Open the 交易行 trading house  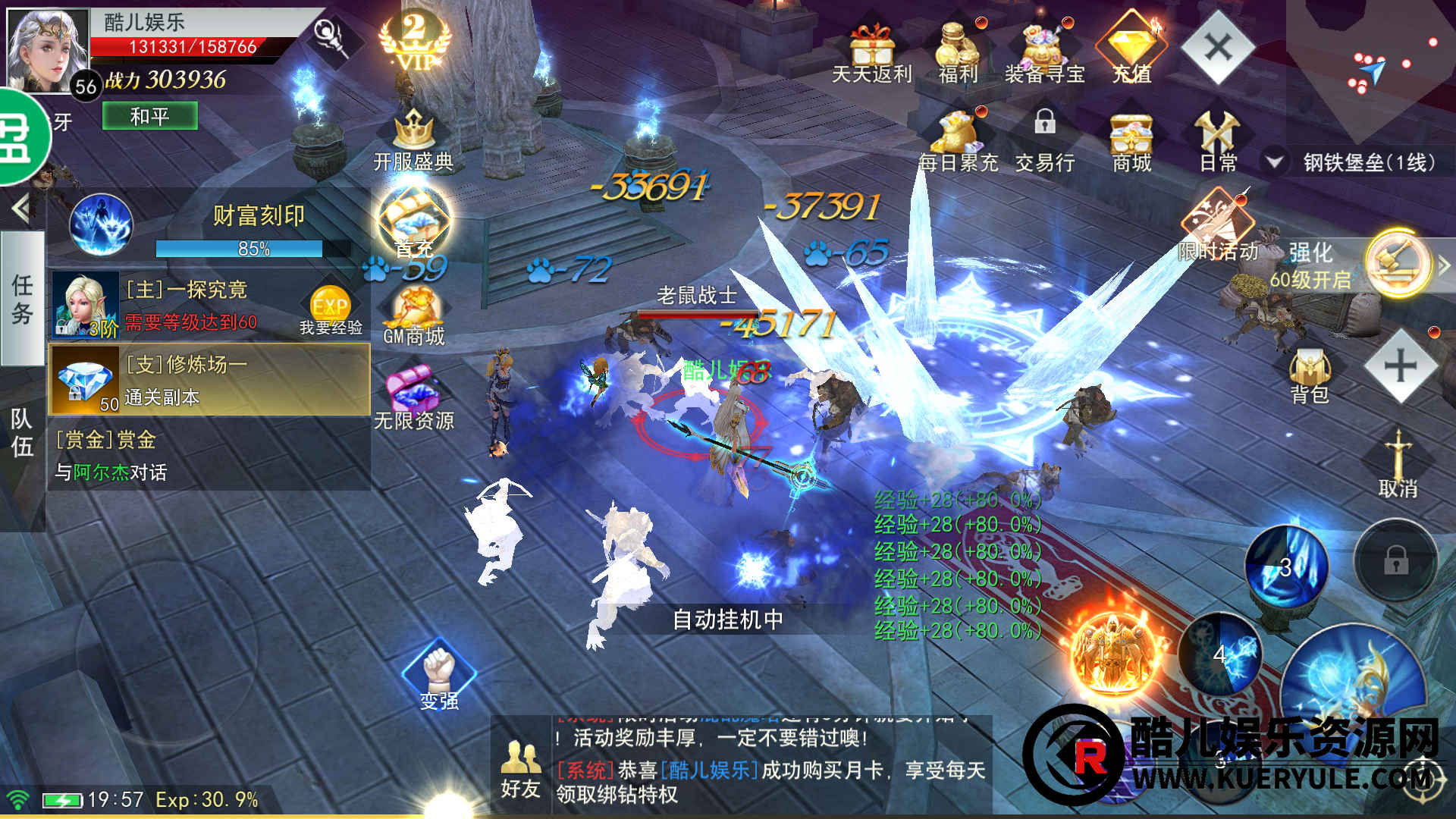click(1045, 142)
